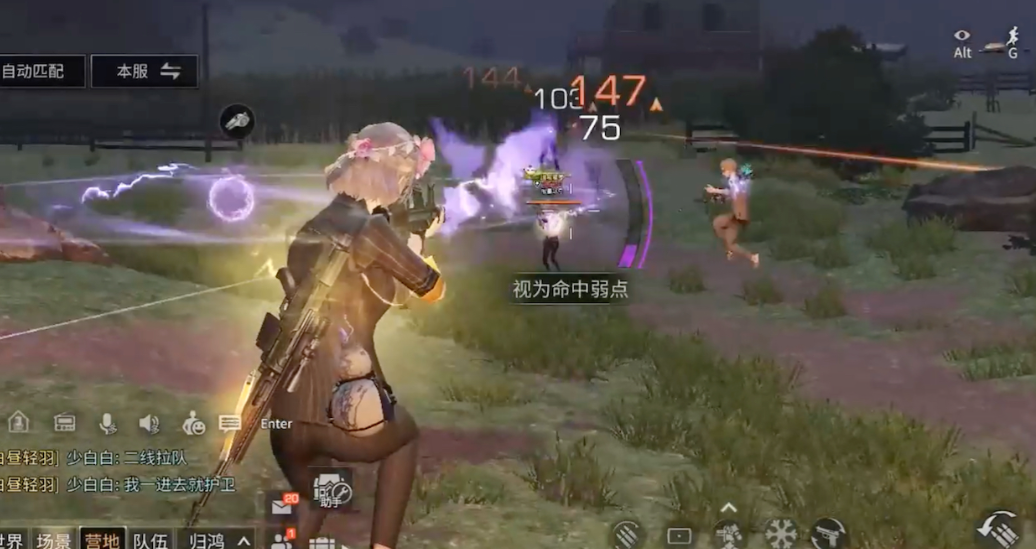Switch server with the 本服 button
Image resolution: width=1036 pixels, height=549 pixels.
coord(145,71)
